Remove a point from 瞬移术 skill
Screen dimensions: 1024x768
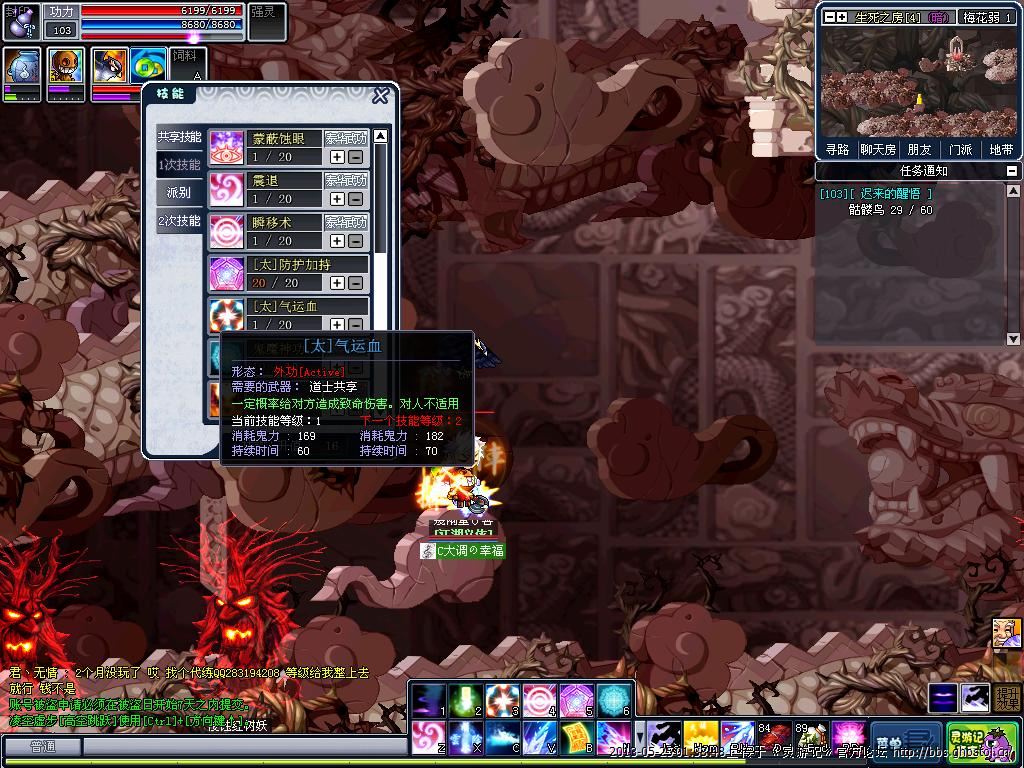point(355,241)
